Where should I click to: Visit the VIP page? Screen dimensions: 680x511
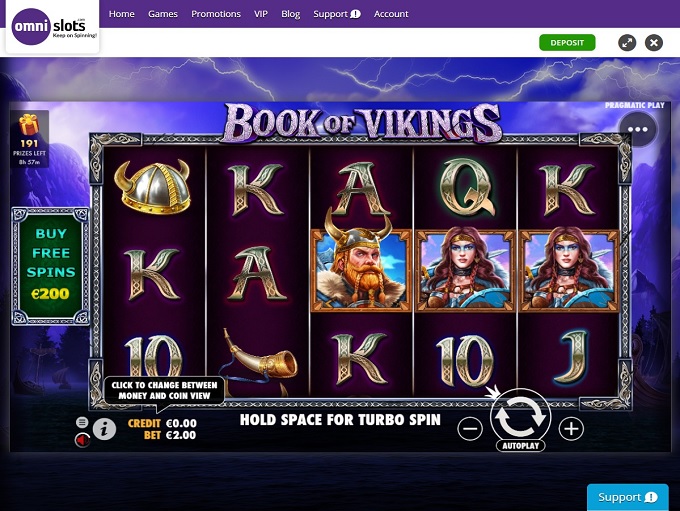click(261, 14)
